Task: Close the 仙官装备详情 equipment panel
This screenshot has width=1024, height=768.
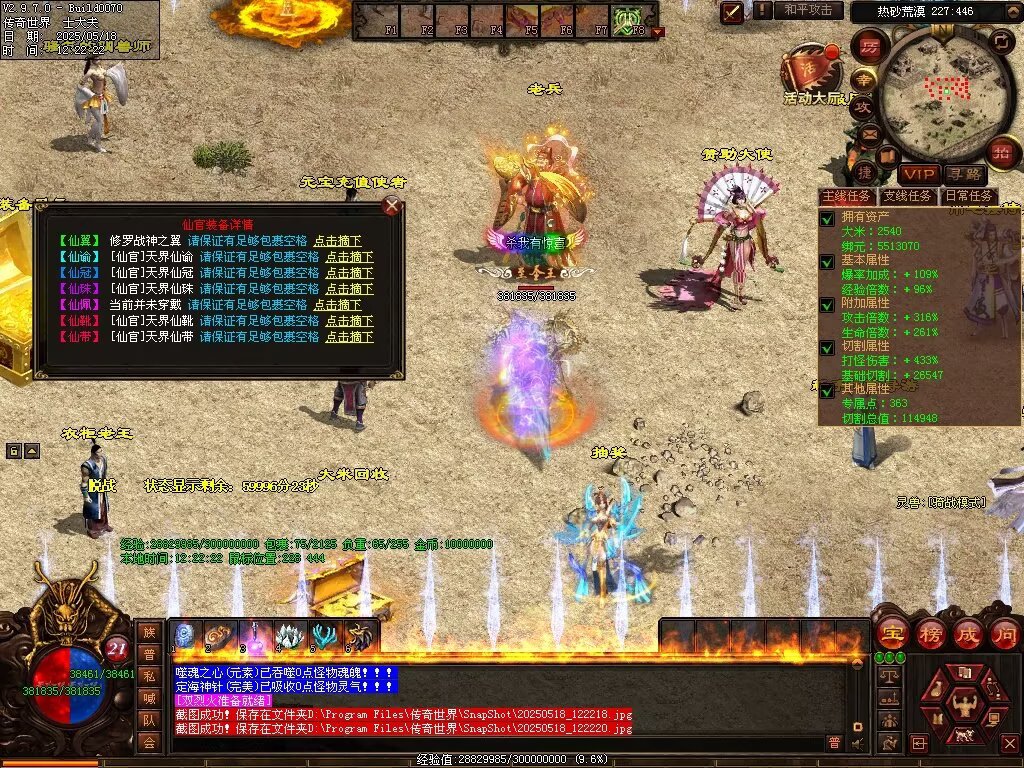Action: 393,206
